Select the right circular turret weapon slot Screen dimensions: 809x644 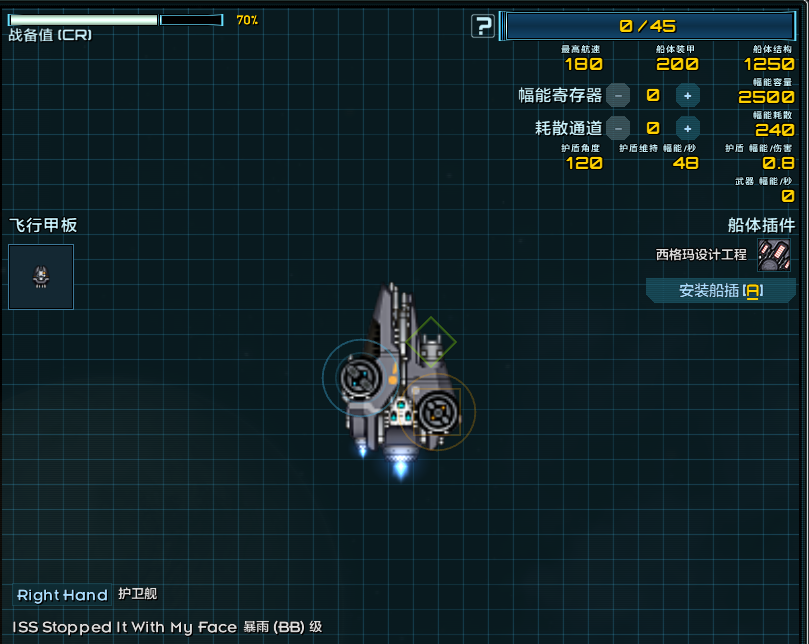(438, 410)
